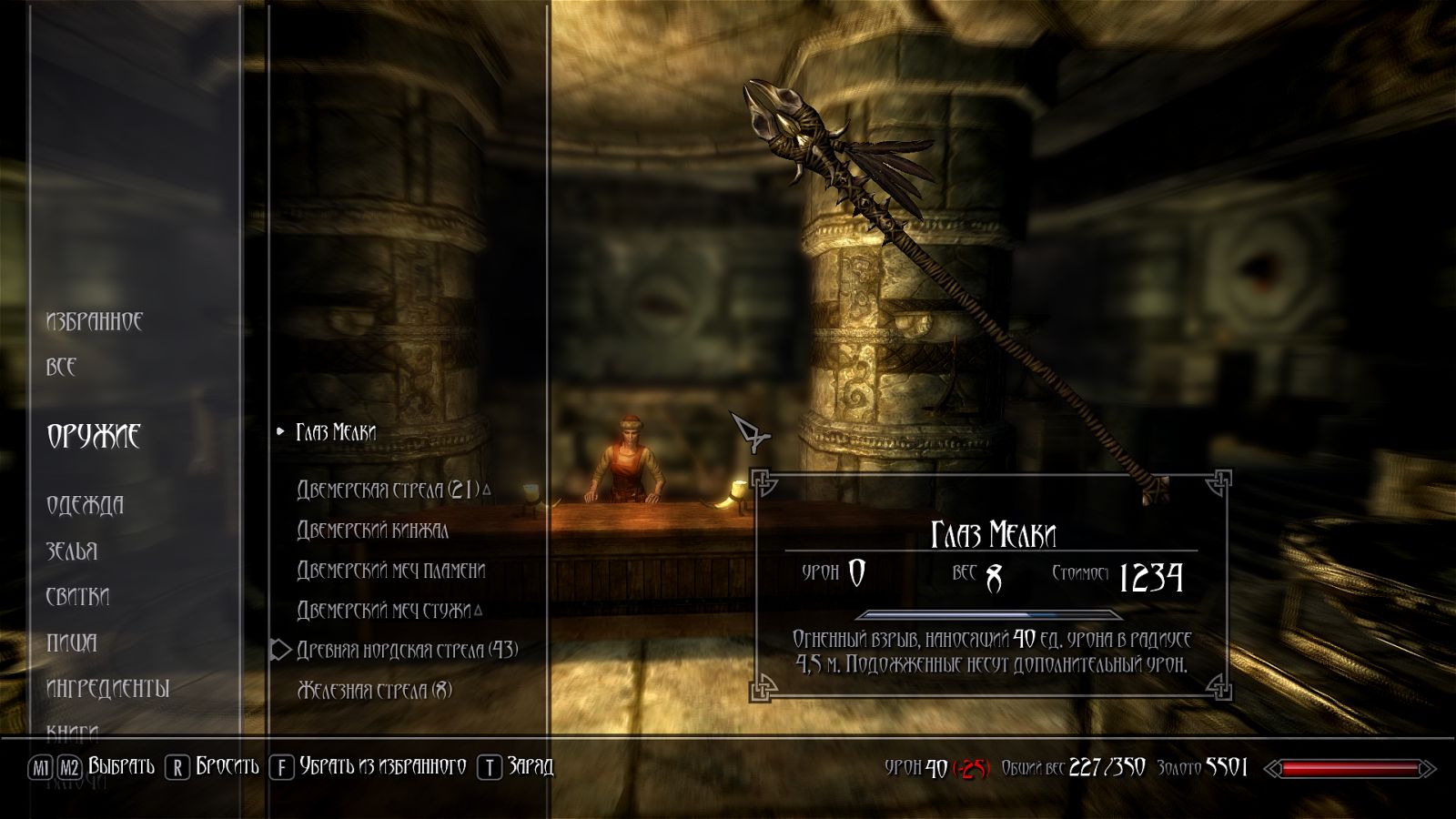
Task: Select the Оружие (Weapons) category
Action: [x=94, y=436]
